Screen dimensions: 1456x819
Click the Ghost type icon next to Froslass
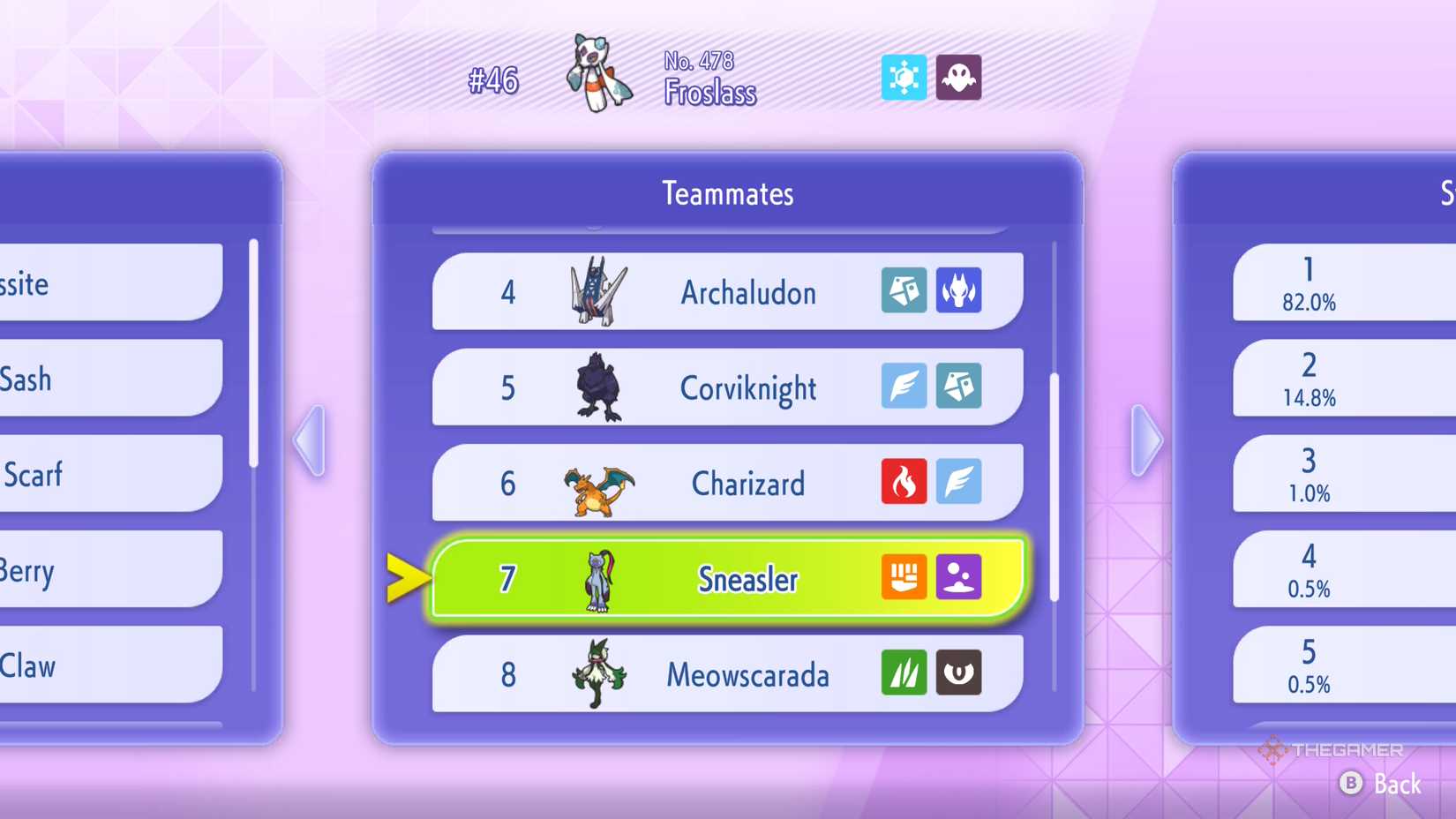(959, 78)
